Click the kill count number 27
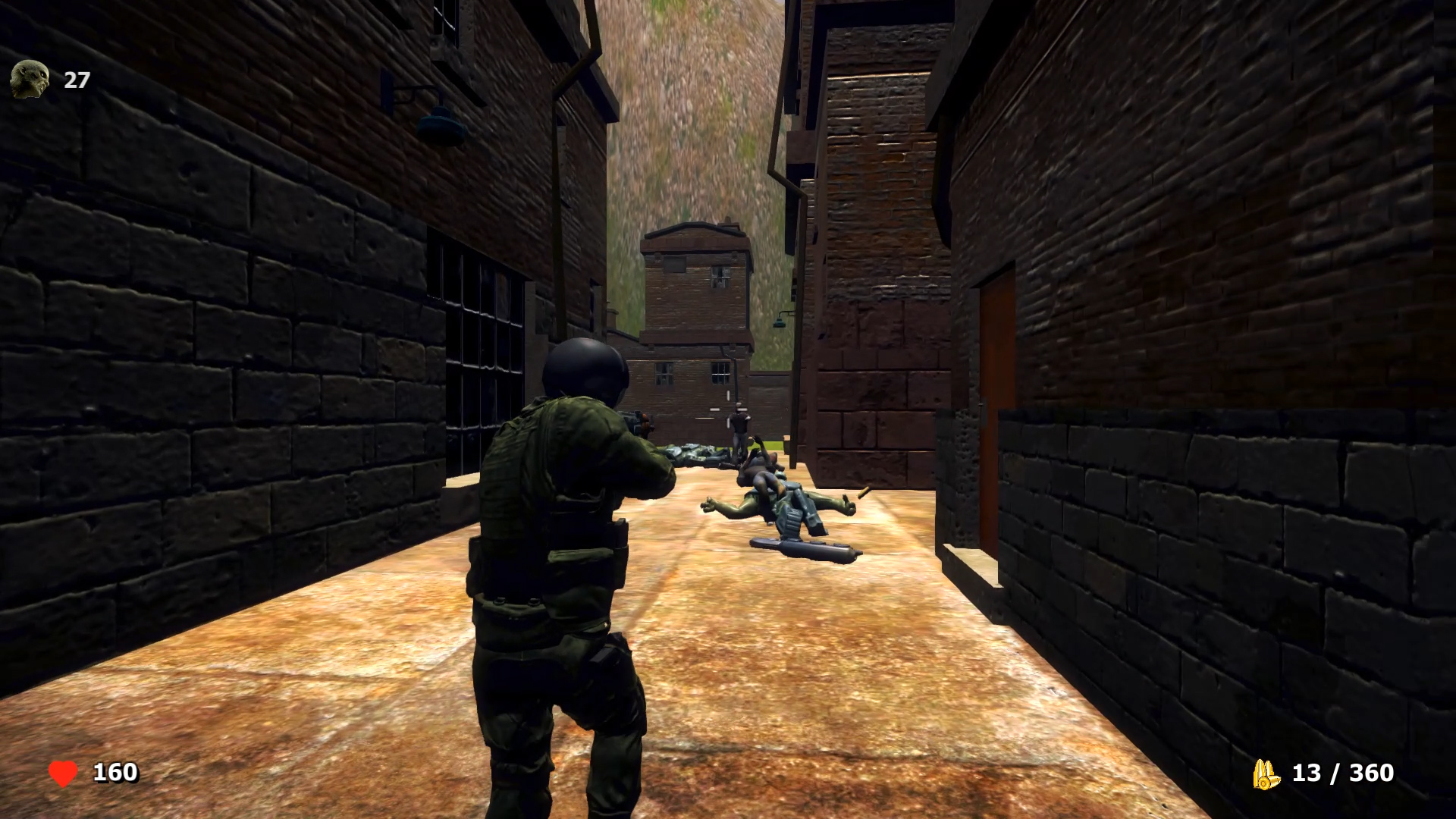The width and height of the screenshot is (1456, 819). click(76, 80)
